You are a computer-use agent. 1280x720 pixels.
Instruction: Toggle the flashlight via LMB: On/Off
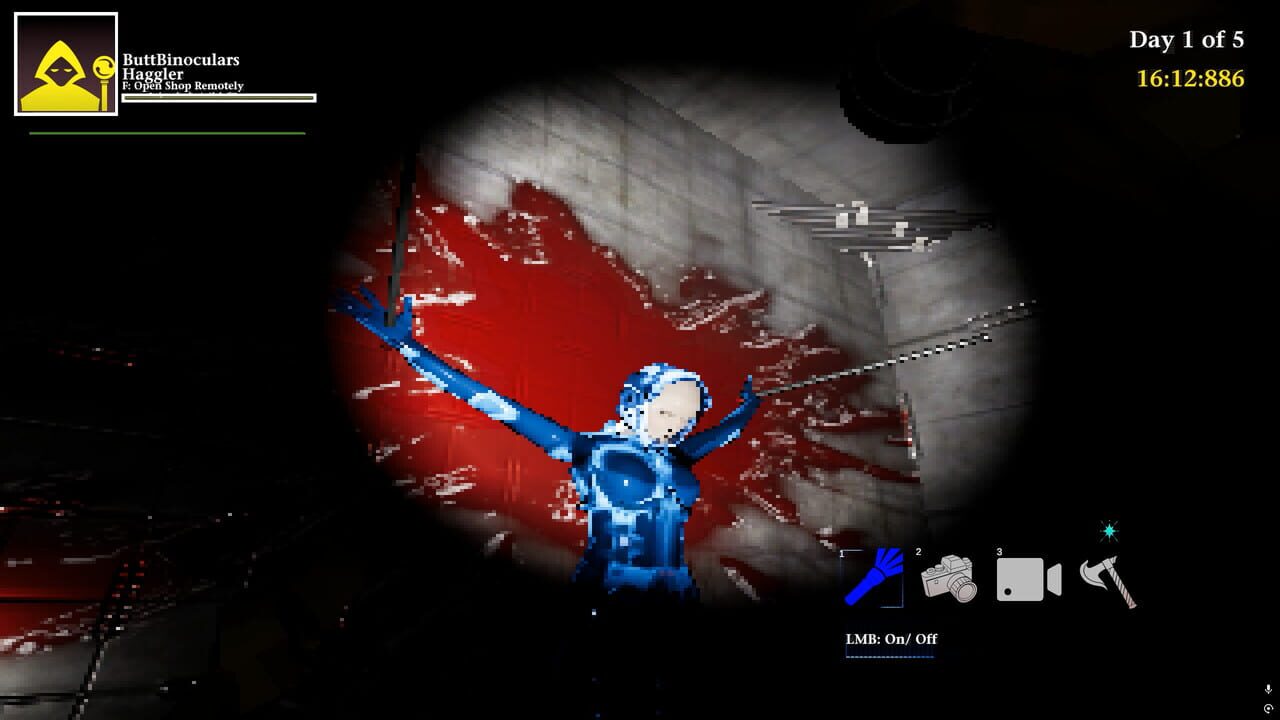[890, 638]
